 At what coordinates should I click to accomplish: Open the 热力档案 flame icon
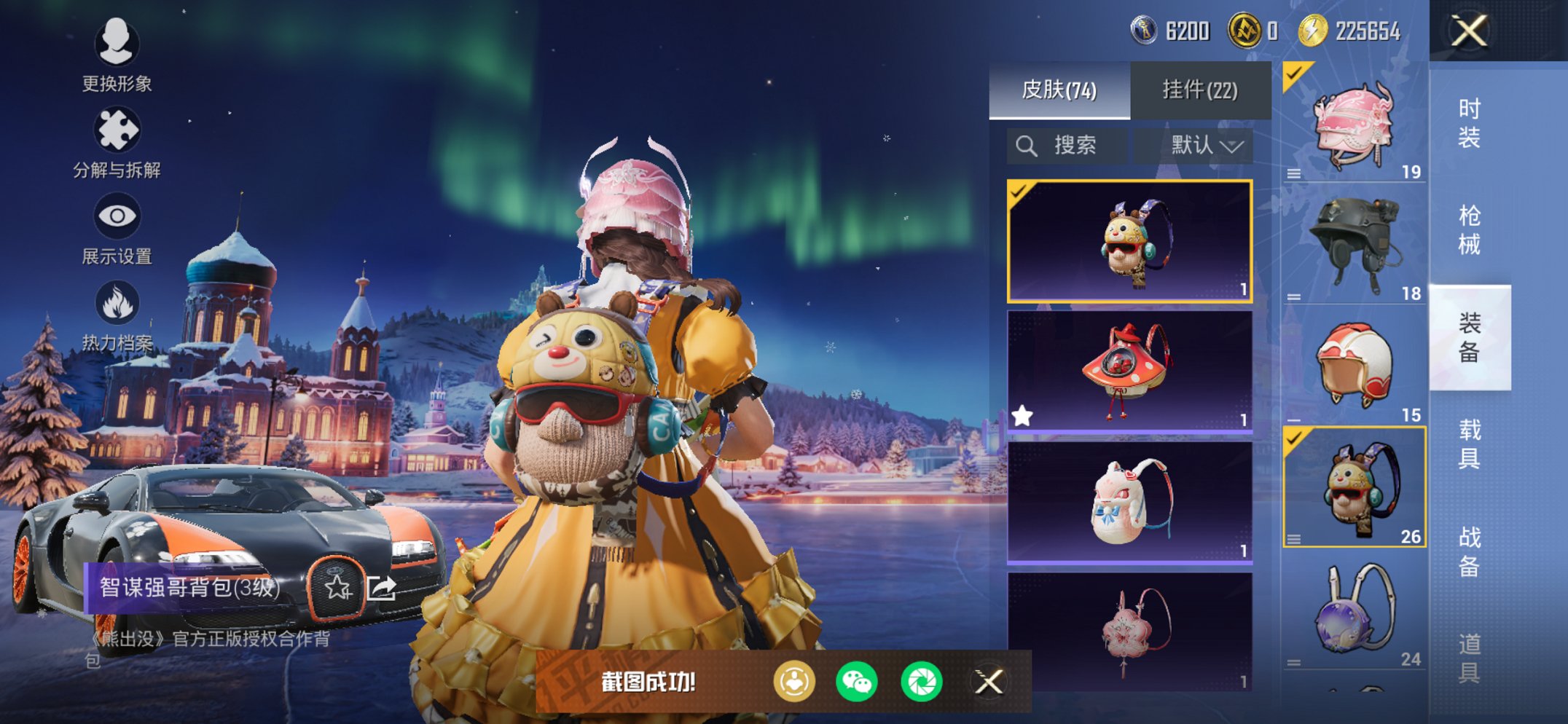[117, 315]
